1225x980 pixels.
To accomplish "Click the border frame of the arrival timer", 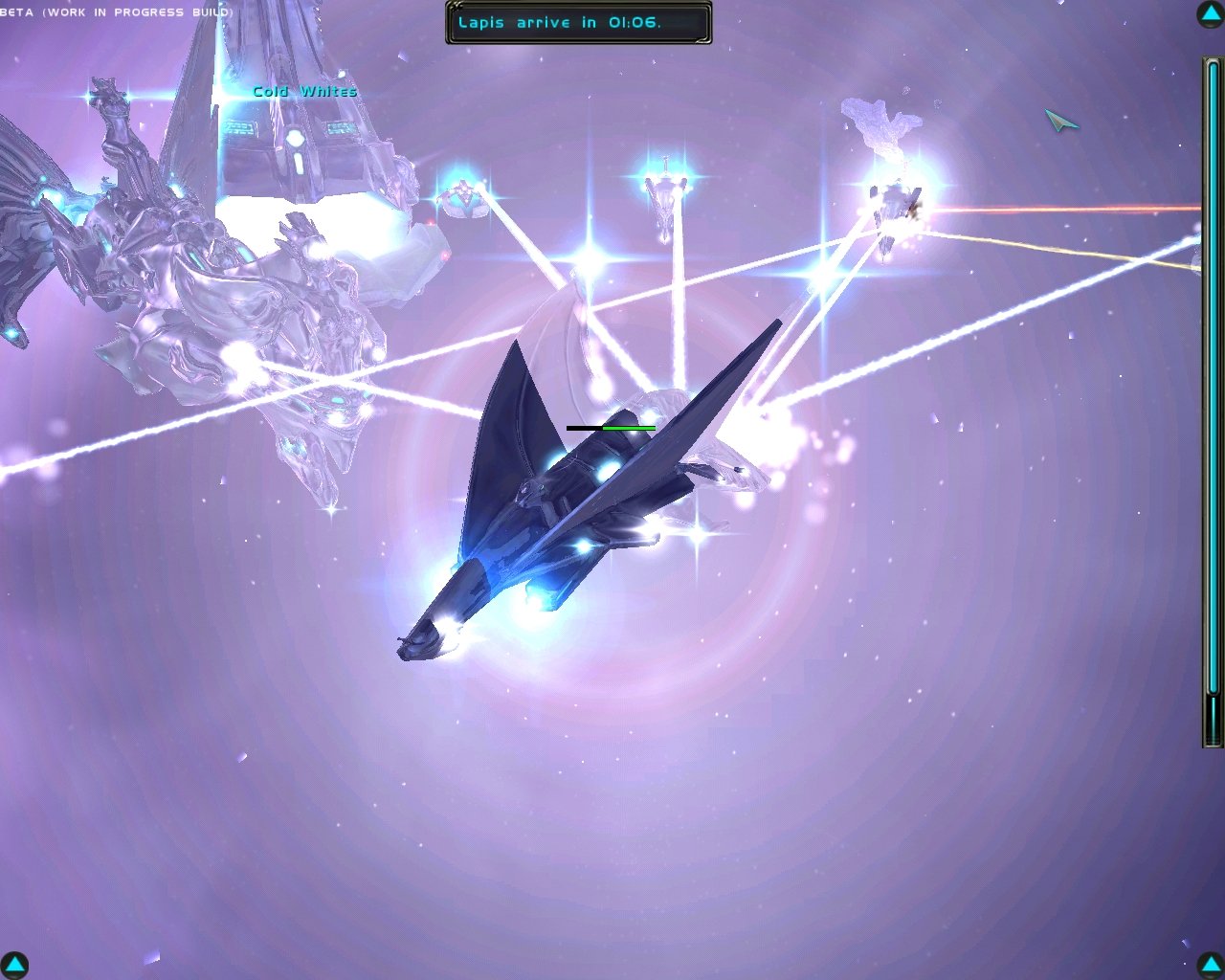I will [576, 40].
